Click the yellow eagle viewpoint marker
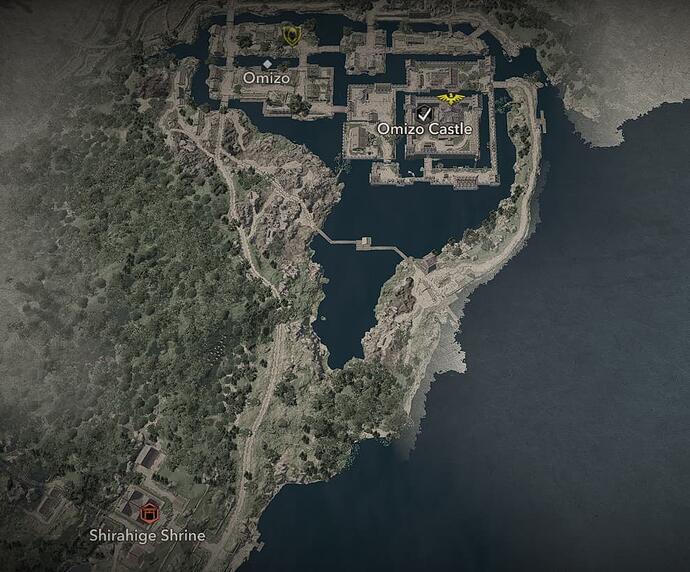This screenshot has height=572, width=690. click(452, 98)
